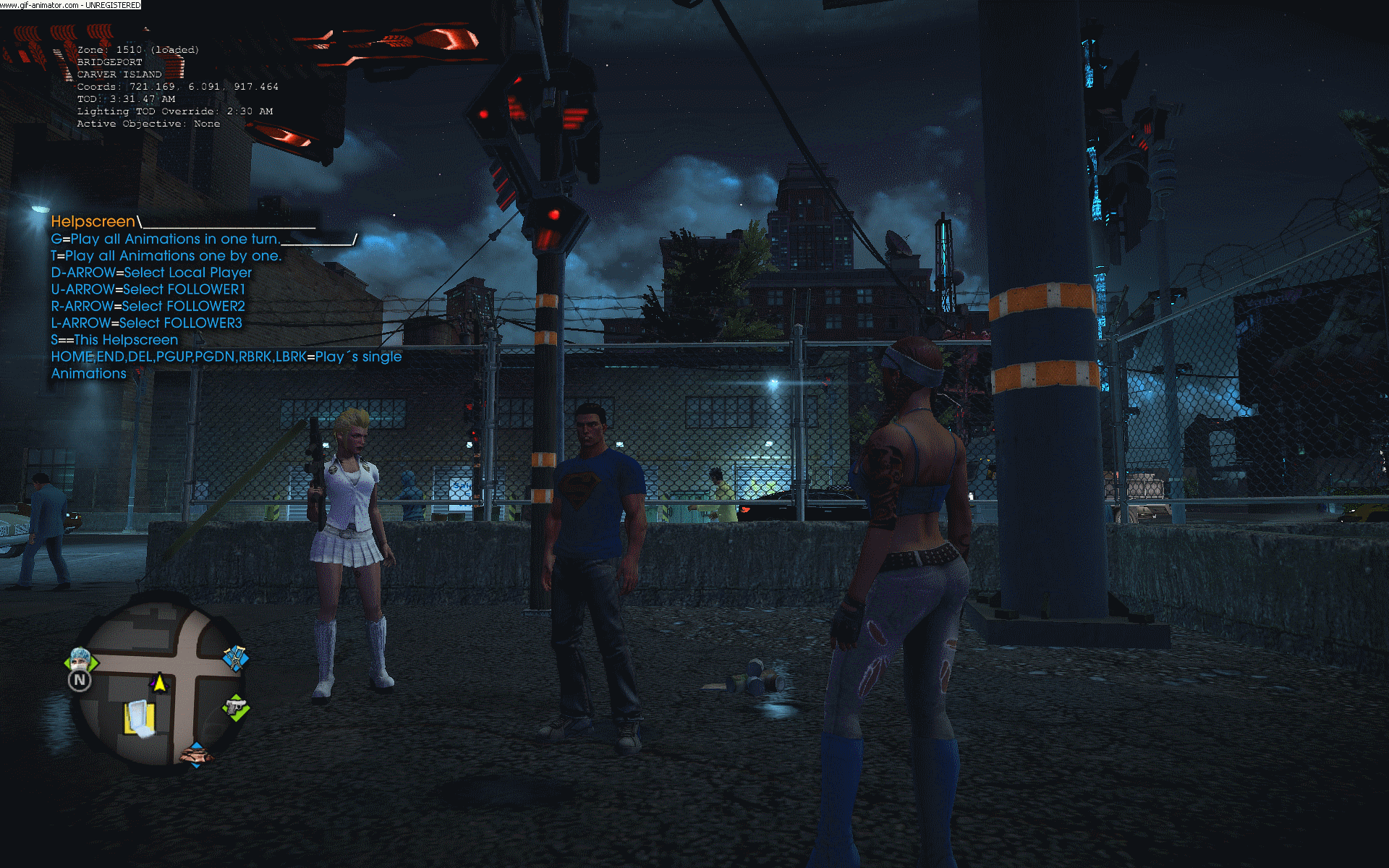Click the yellow door marker on minimap
This screenshot has width=1389, height=868.
140,720
